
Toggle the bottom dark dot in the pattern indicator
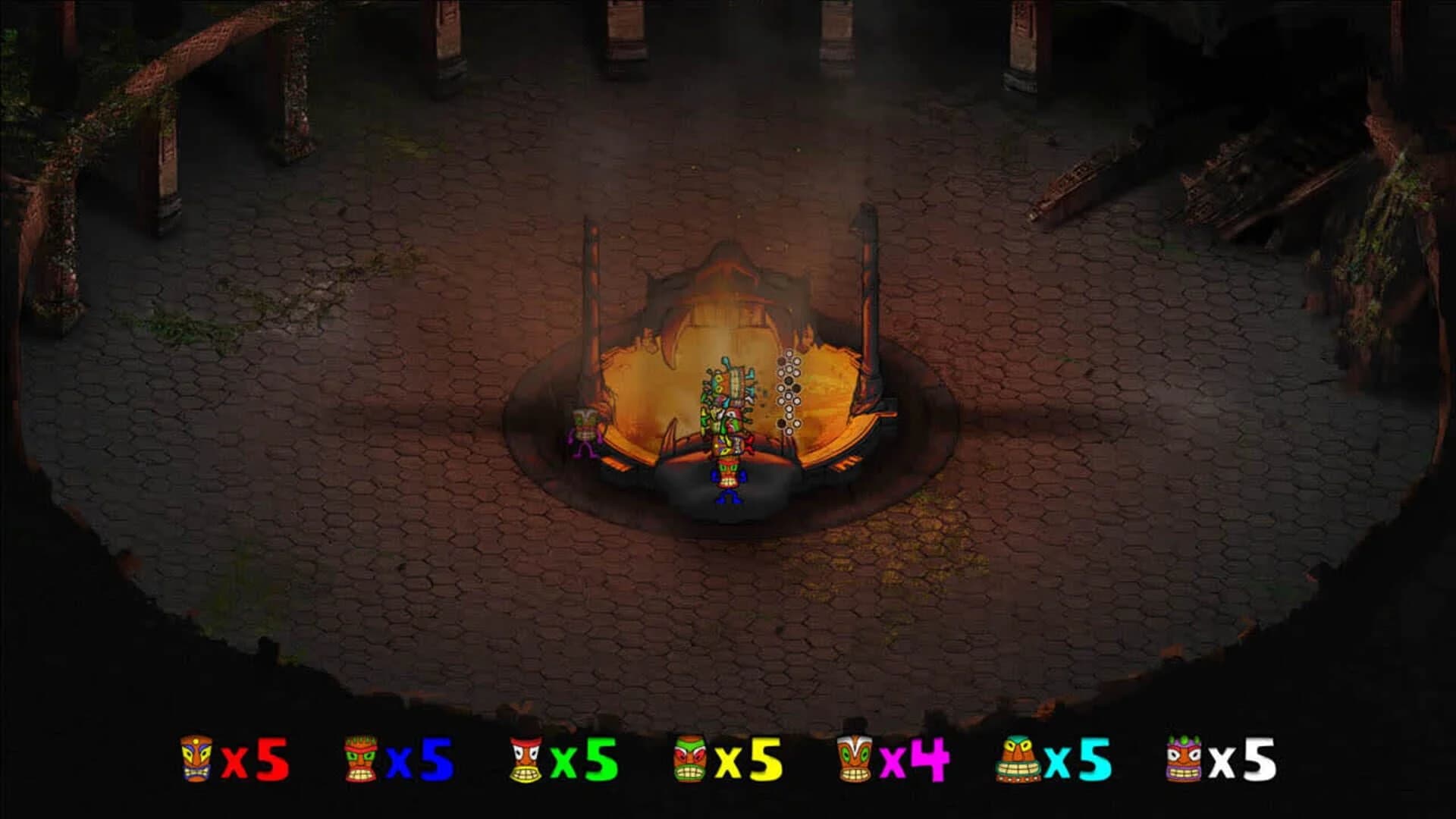point(782,424)
